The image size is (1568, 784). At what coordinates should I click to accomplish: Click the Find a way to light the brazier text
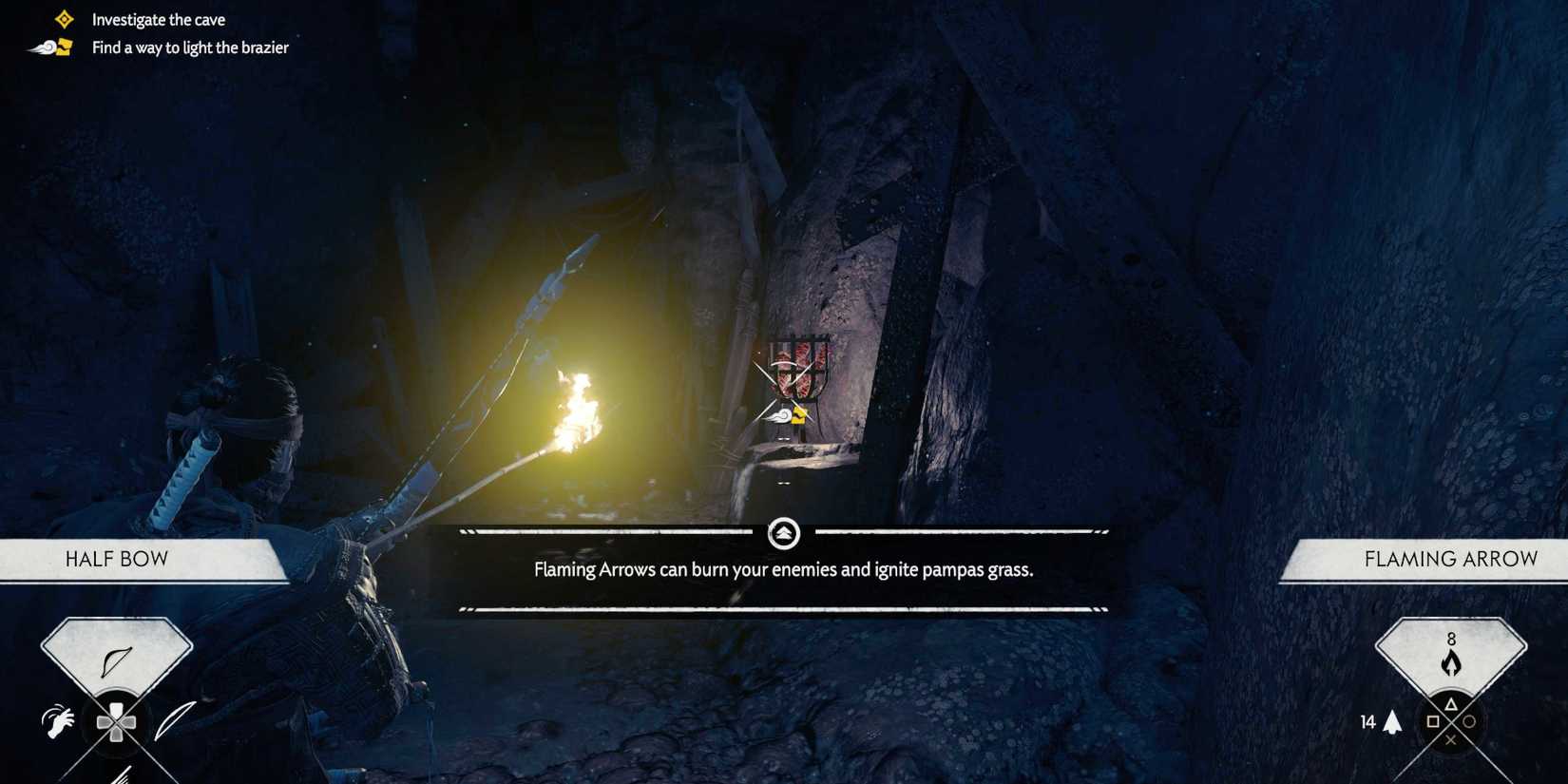(x=190, y=47)
